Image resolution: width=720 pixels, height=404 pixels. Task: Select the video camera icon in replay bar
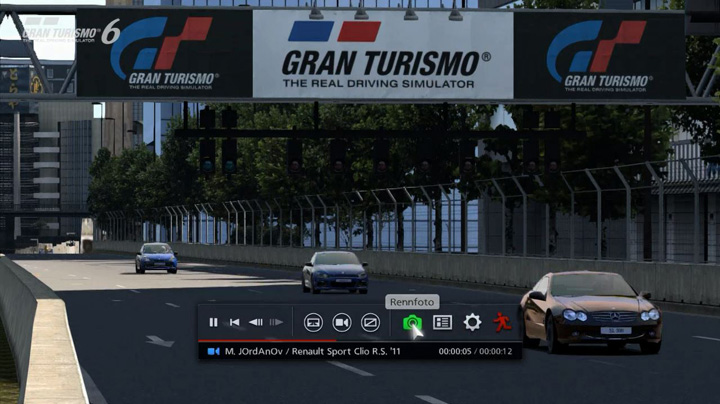(x=341, y=322)
